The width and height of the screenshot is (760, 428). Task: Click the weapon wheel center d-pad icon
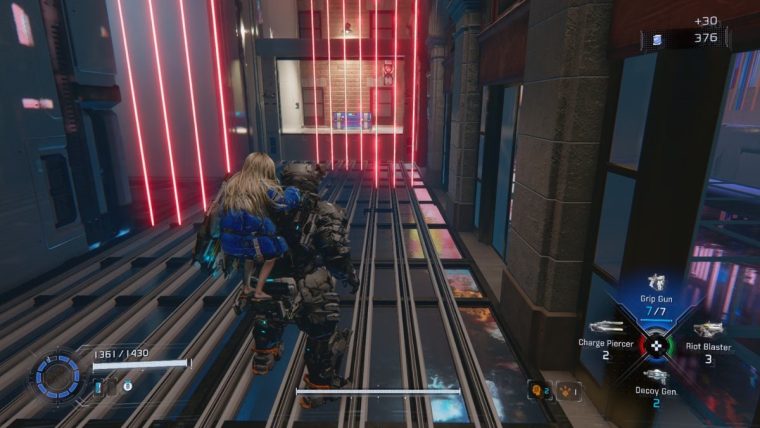pyautogui.click(x=656, y=346)
